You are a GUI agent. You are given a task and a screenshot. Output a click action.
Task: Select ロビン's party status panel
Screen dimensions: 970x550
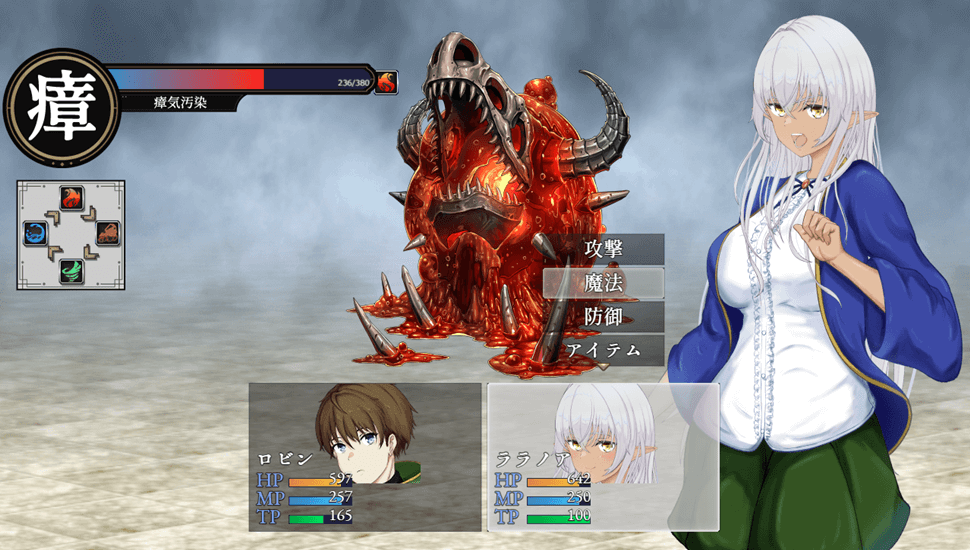(x=365, y=456)
